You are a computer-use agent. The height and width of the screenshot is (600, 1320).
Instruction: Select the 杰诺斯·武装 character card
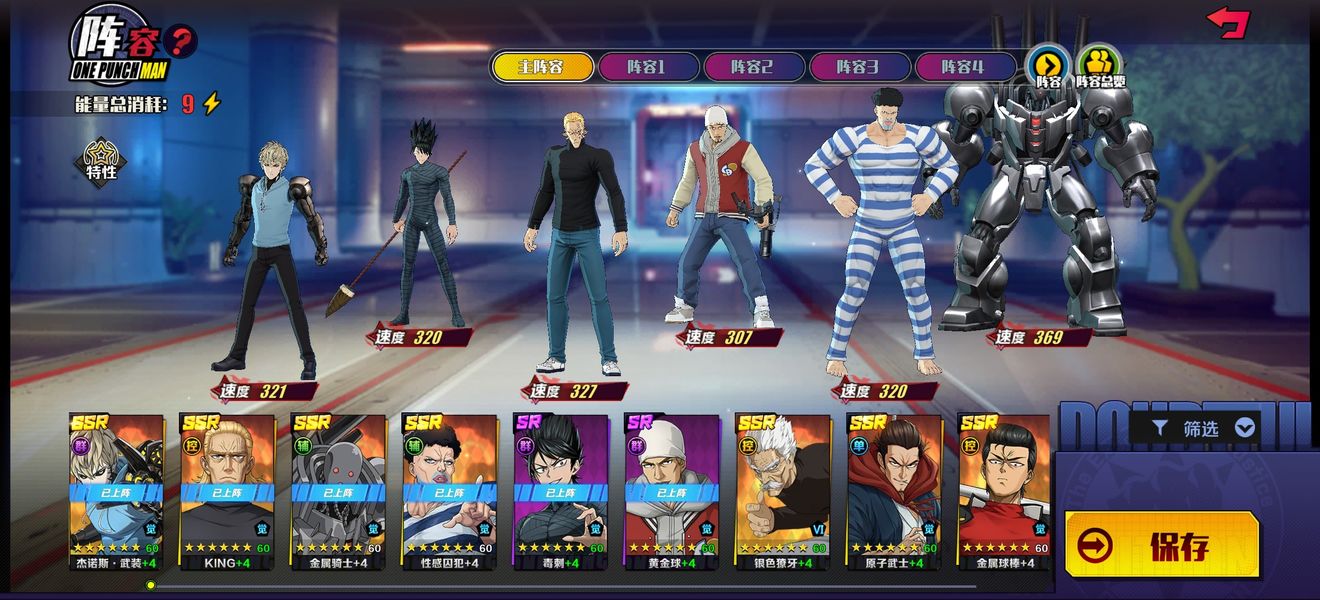[x=116, y=490]
